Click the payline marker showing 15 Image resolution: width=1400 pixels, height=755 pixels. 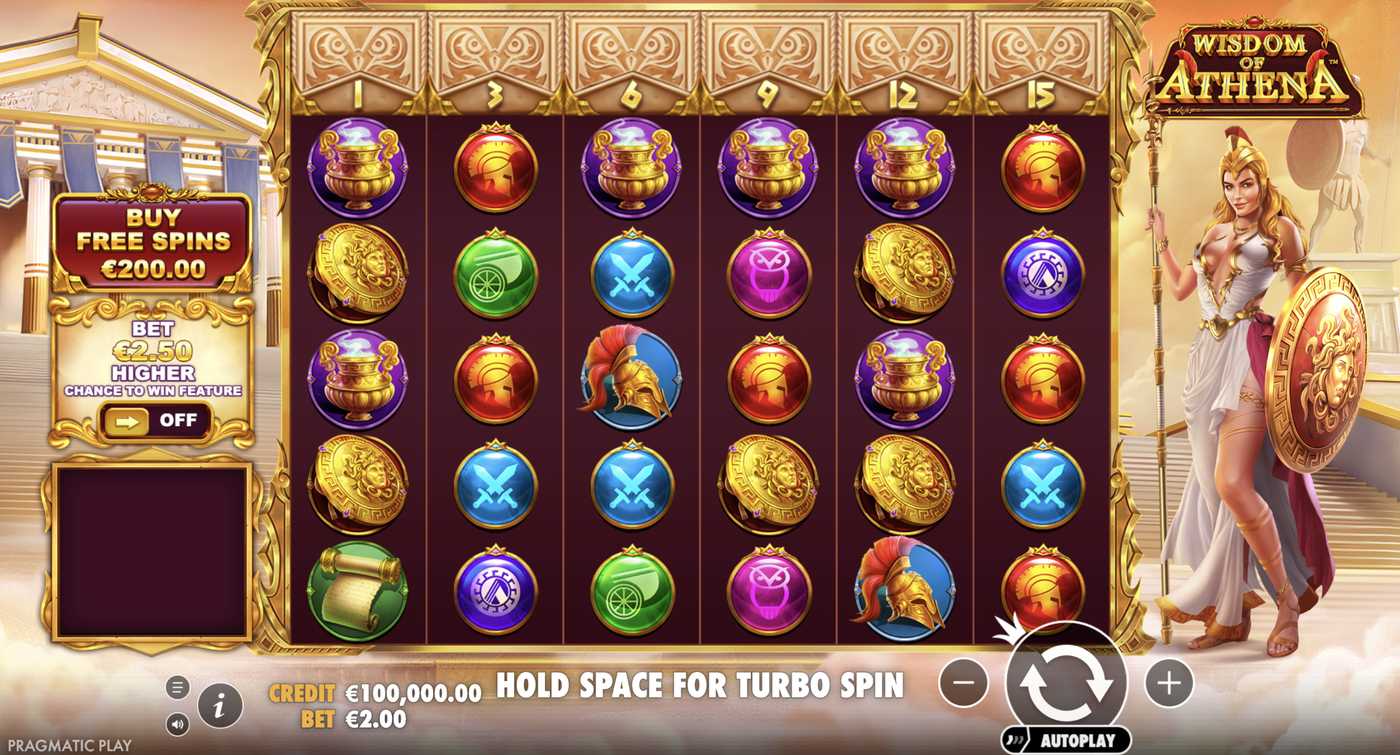pos(1039,92)
